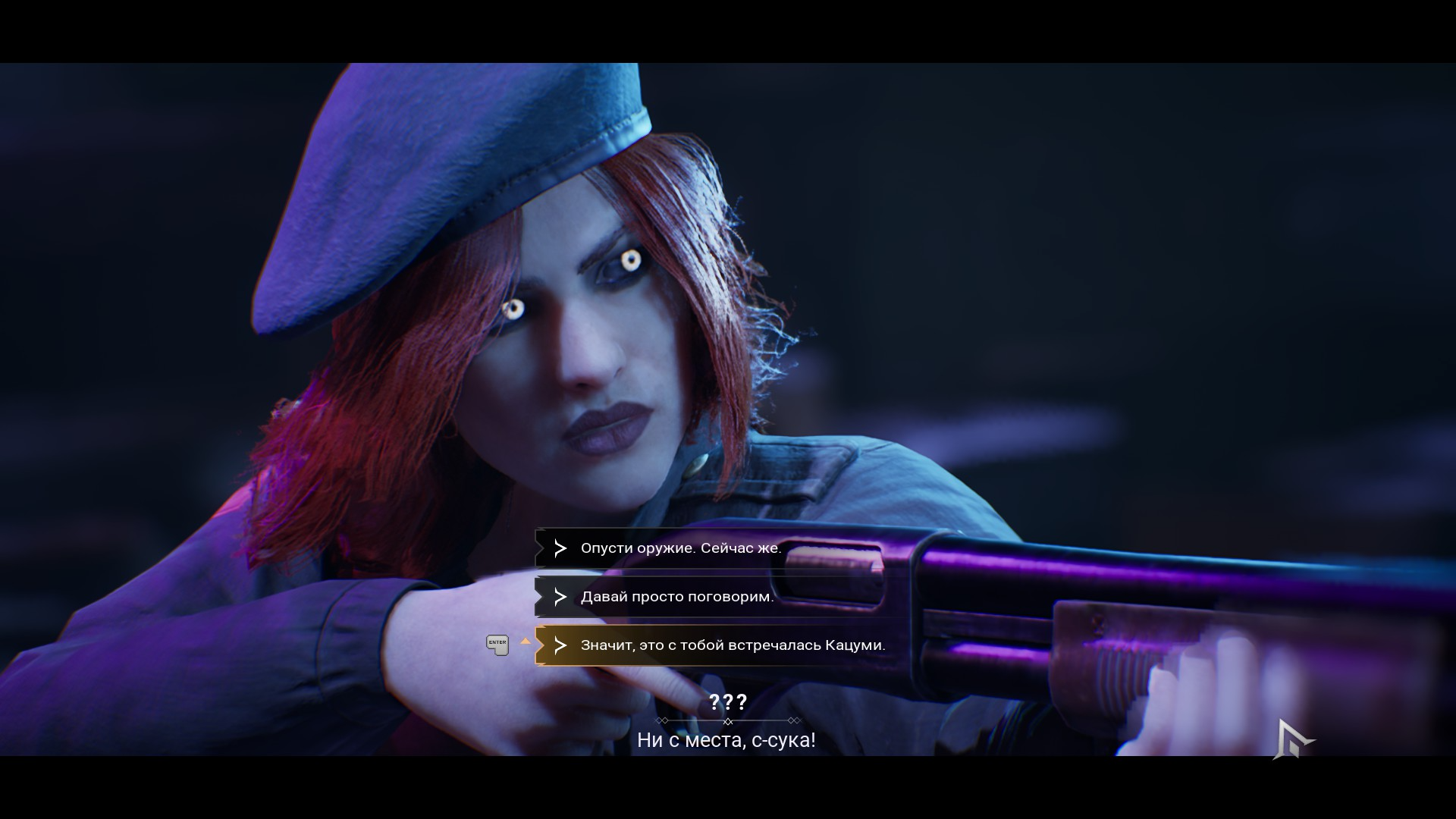1456x819 pixels.
Task: Pick the highlighted reply mentioning Кацуми
Action: point(732,645)
